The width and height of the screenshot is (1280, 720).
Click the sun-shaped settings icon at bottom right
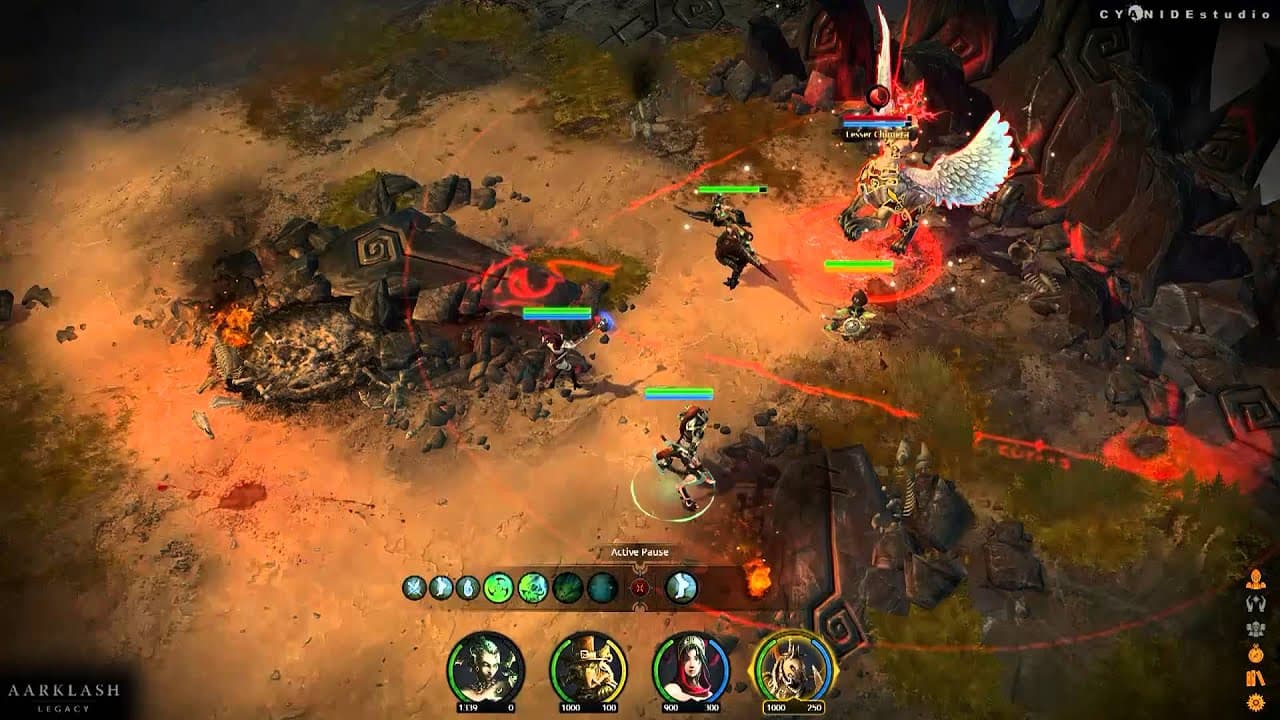[x=1255, y=702]
